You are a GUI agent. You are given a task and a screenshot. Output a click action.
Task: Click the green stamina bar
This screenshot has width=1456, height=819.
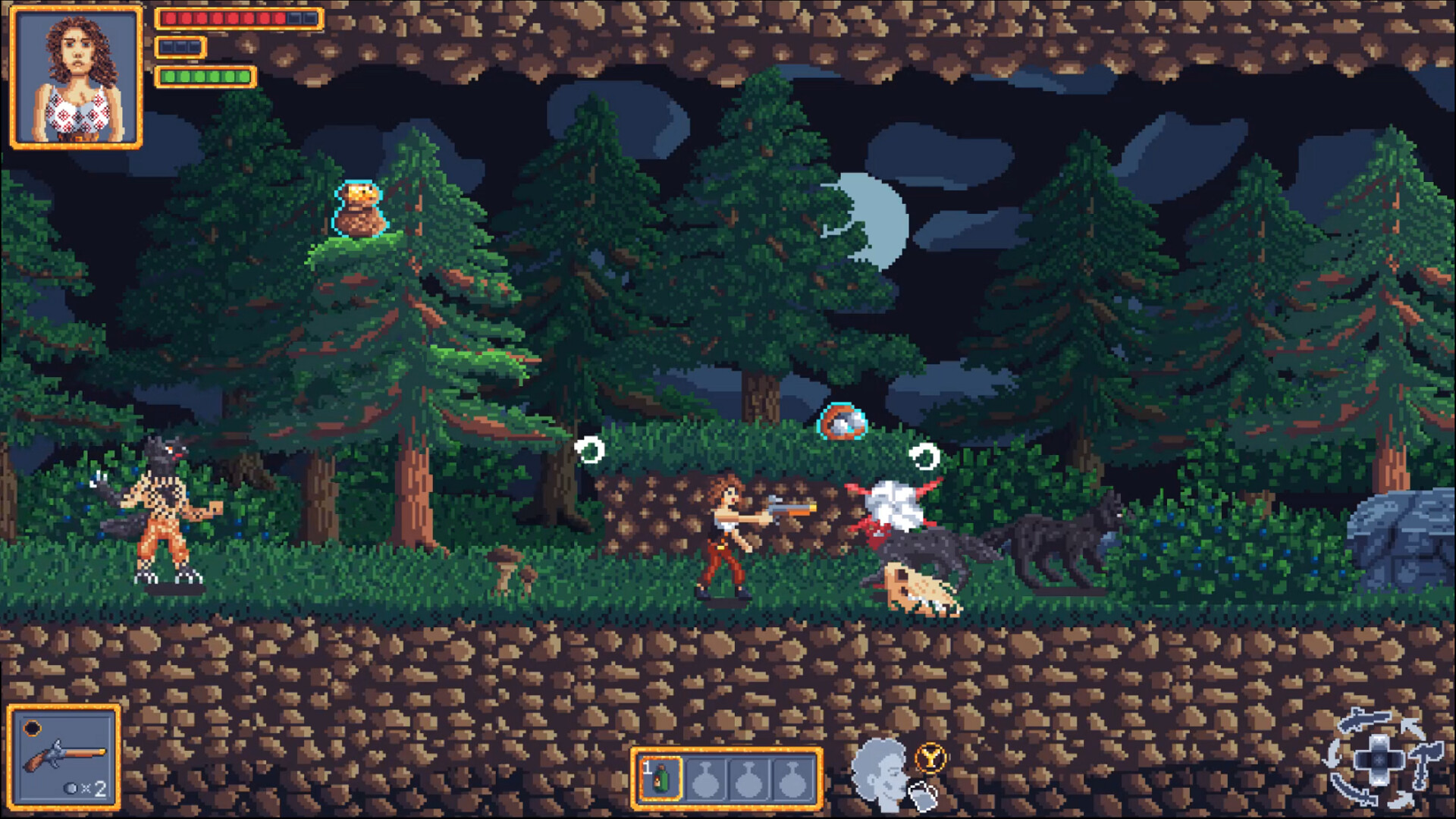[205, 75]
